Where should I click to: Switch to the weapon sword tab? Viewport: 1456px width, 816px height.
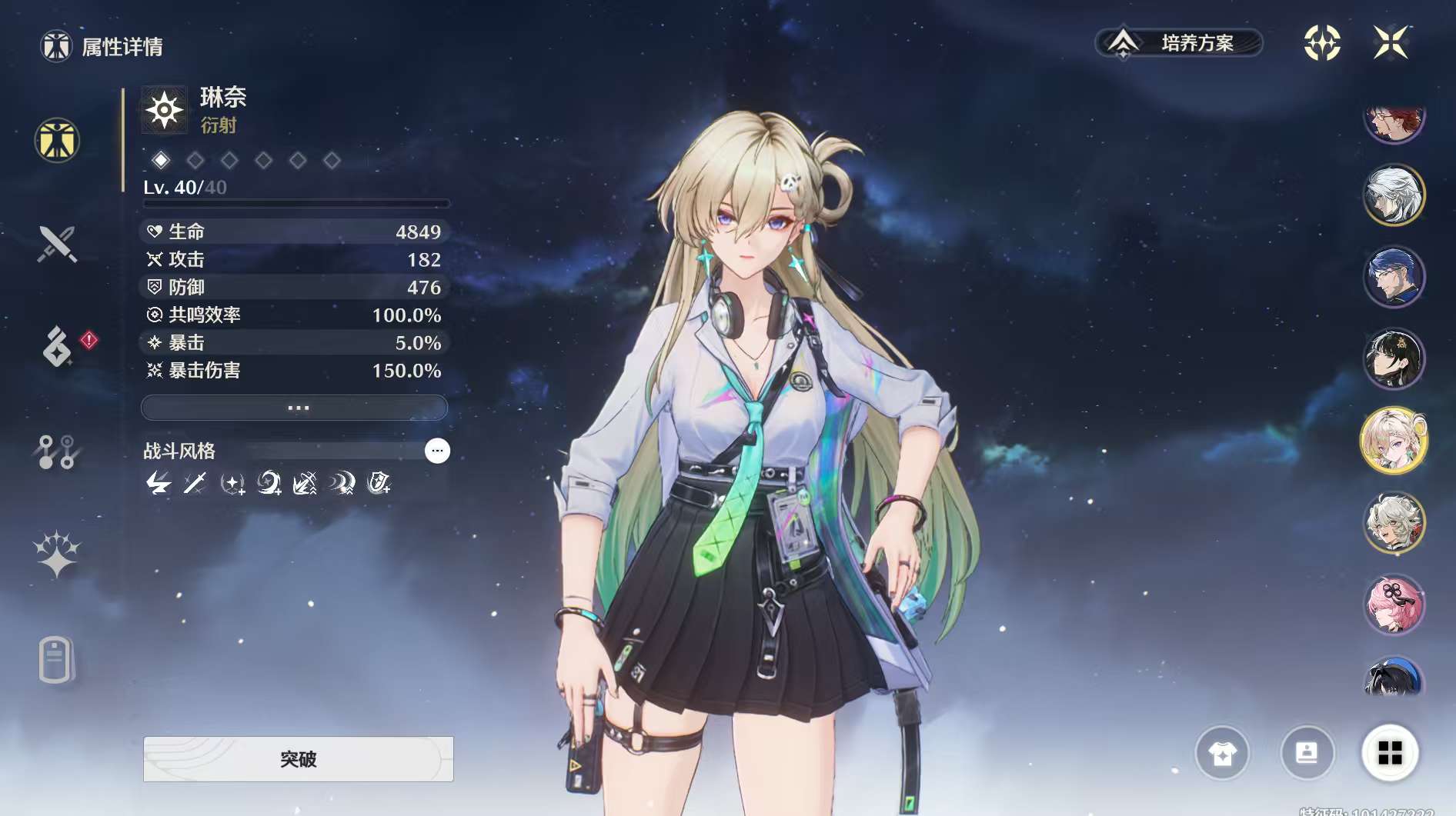click(x=57, y=245)
